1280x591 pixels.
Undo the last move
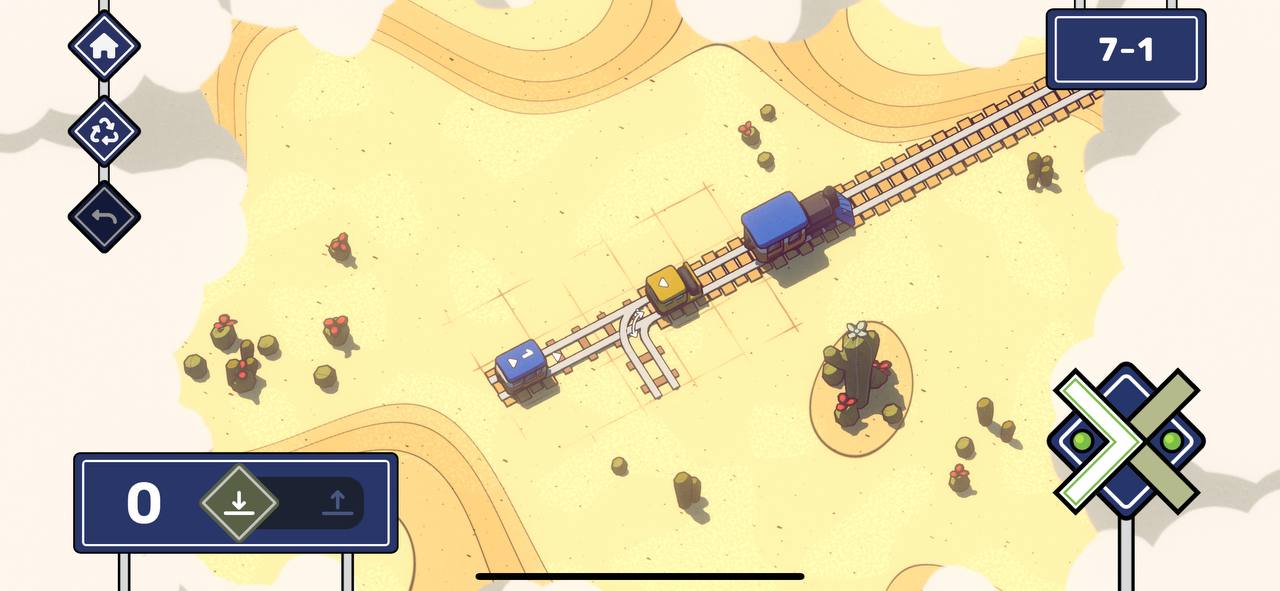click(104, 217)
